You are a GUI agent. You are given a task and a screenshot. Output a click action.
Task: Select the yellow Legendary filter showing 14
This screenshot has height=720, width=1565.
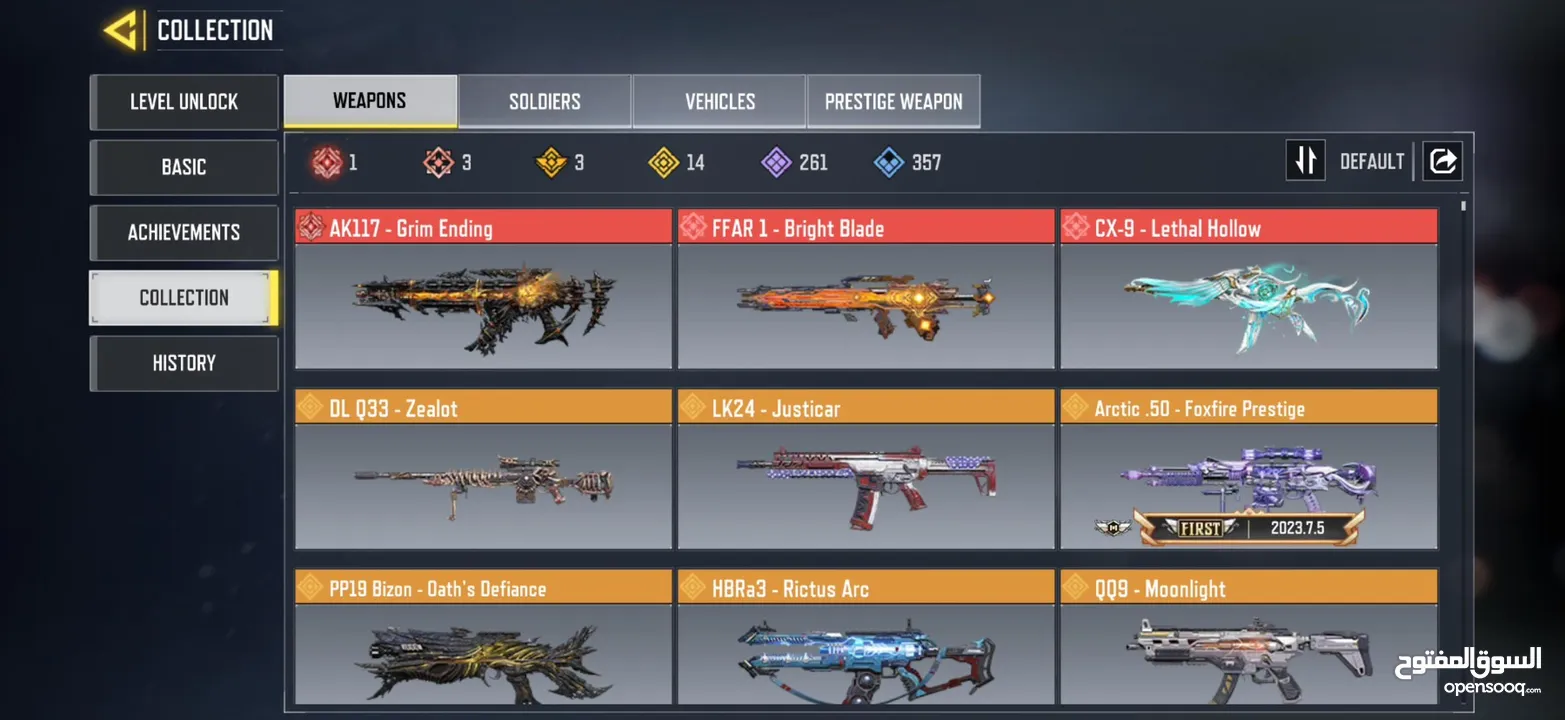[665, 162]
